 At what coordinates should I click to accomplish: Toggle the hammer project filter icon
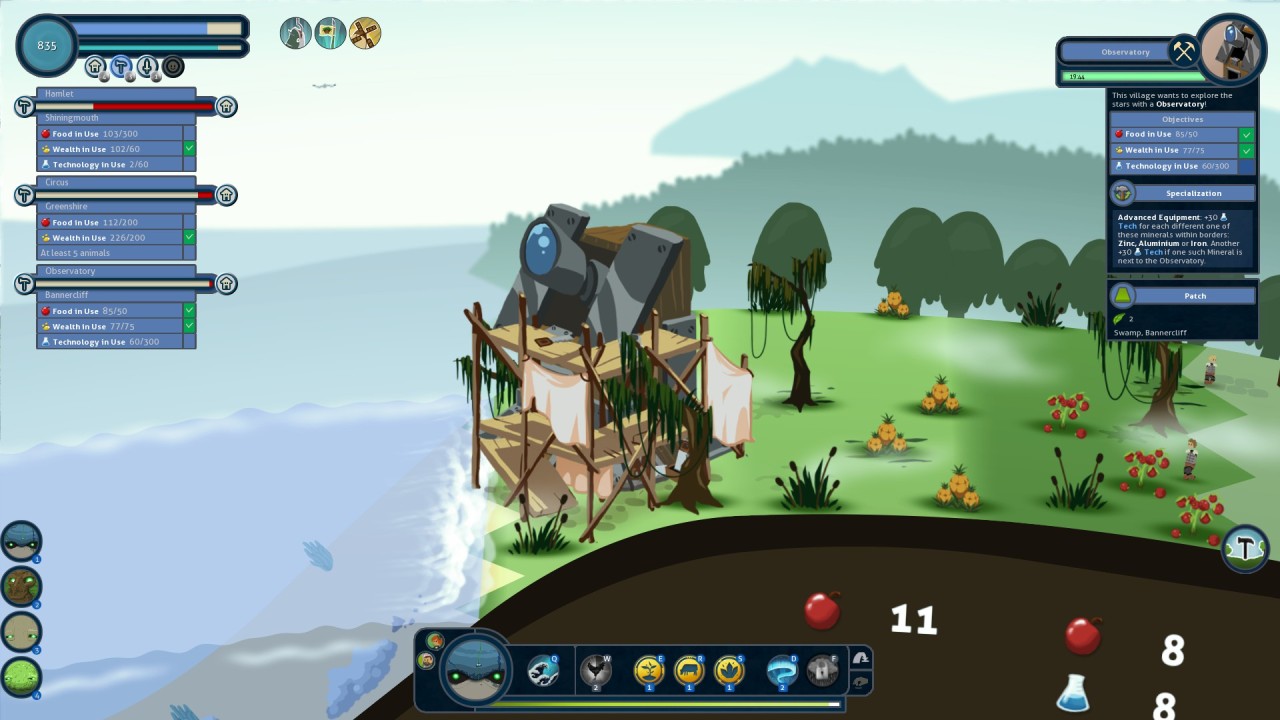click(x=121, y=67)
